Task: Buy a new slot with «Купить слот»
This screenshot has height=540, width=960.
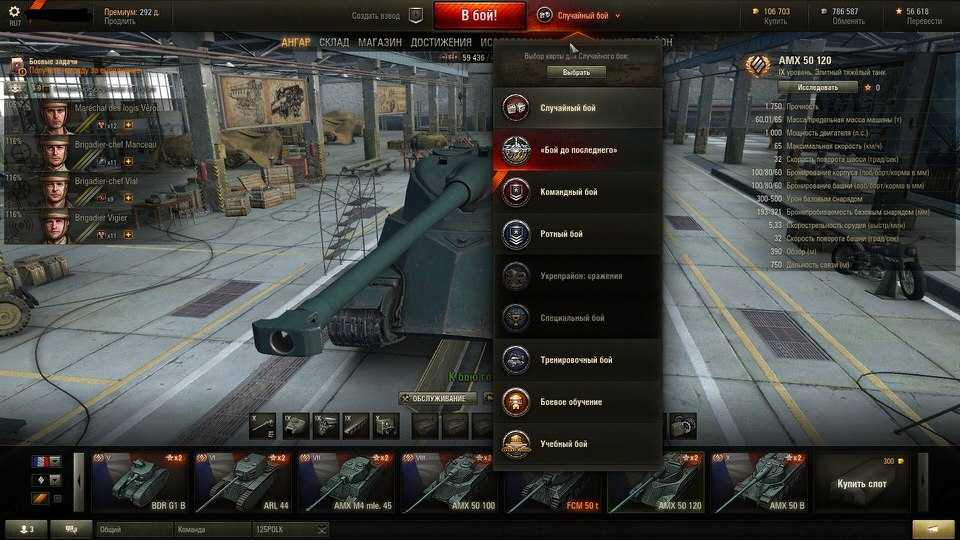Action: click(x=861, y=482)
